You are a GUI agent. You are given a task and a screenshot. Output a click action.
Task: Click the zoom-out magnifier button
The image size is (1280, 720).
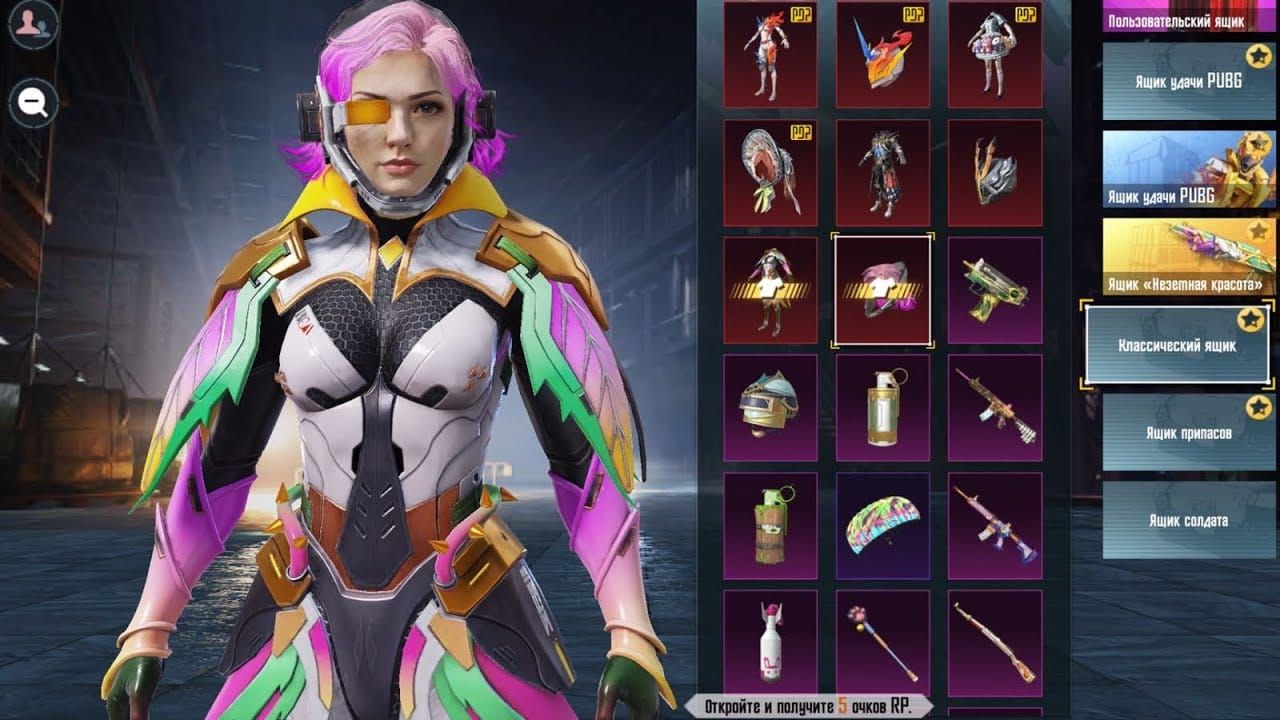[x=34, y=102]
